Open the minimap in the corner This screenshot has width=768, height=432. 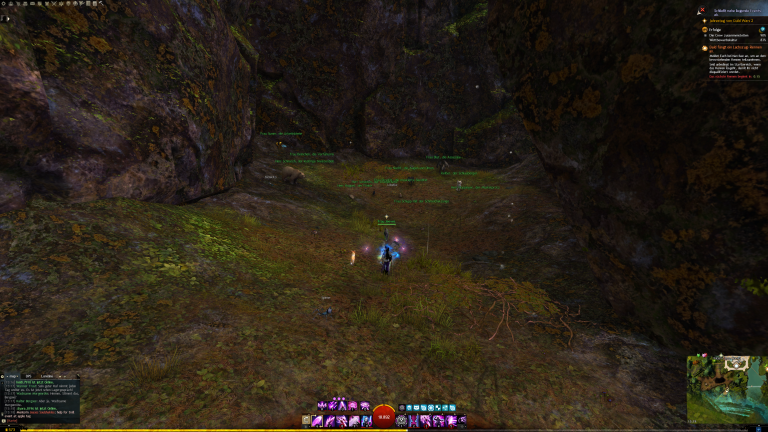click(726, 389)
